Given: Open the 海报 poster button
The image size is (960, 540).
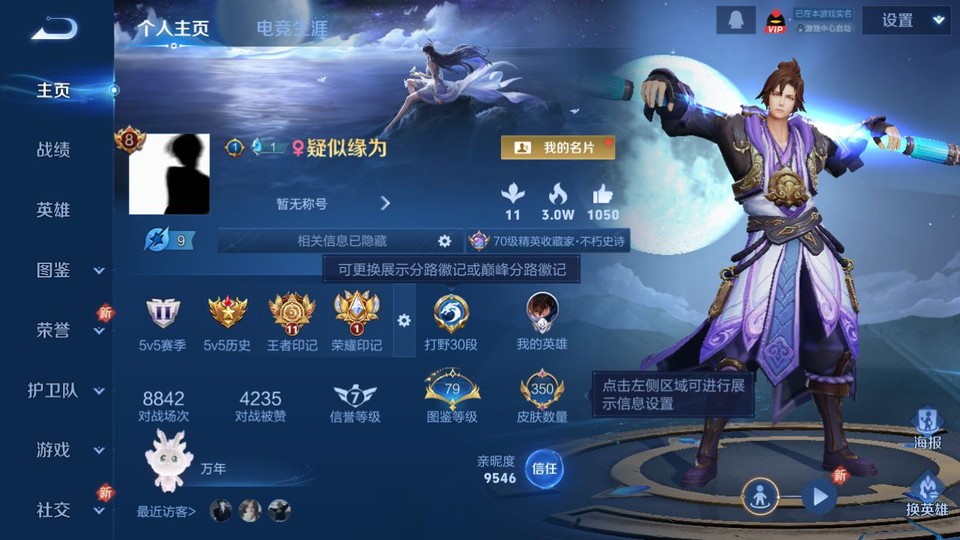Looking at the screenshot, I should [927, 428].
